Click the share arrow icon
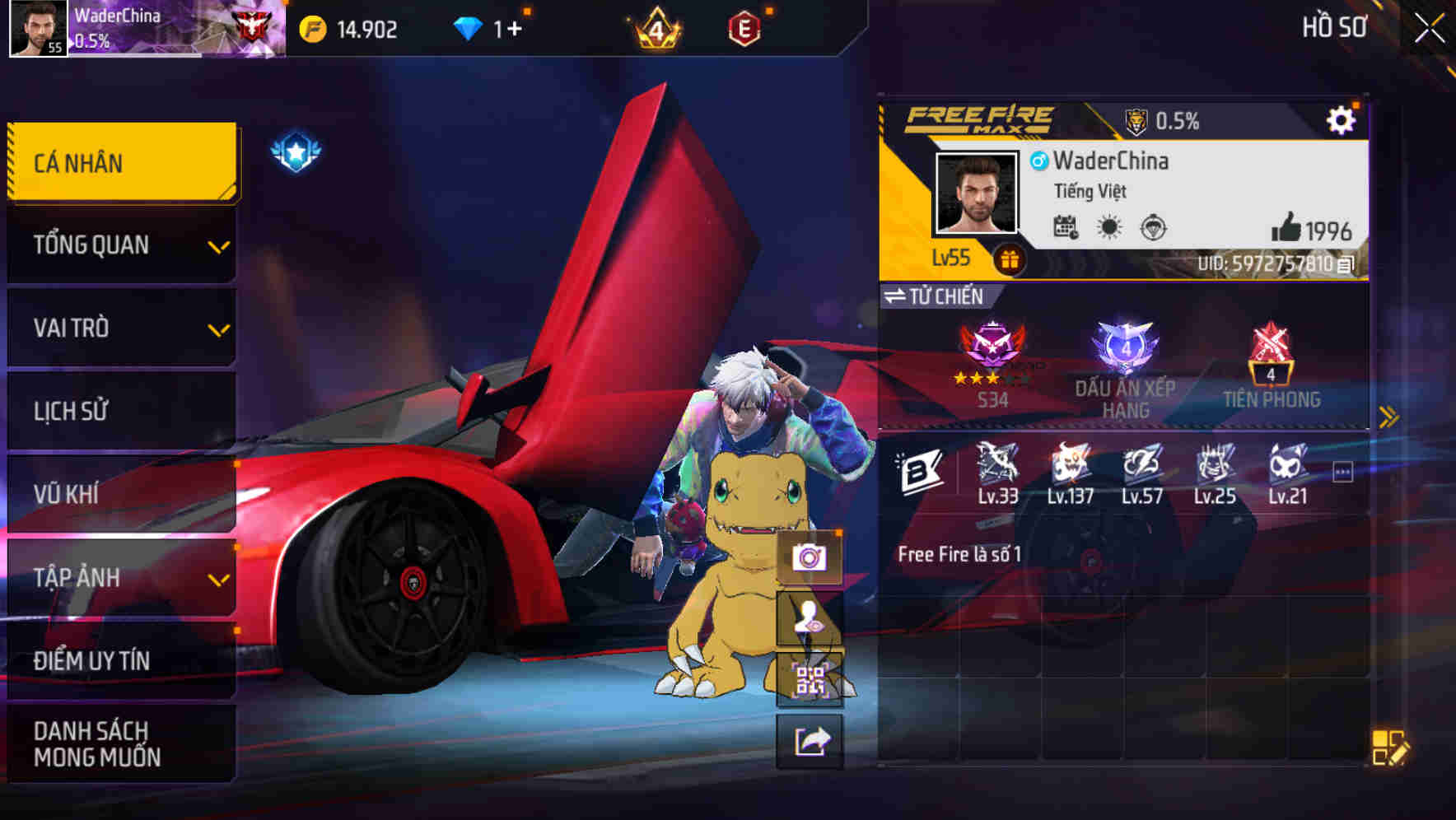 tap(810, 741)
